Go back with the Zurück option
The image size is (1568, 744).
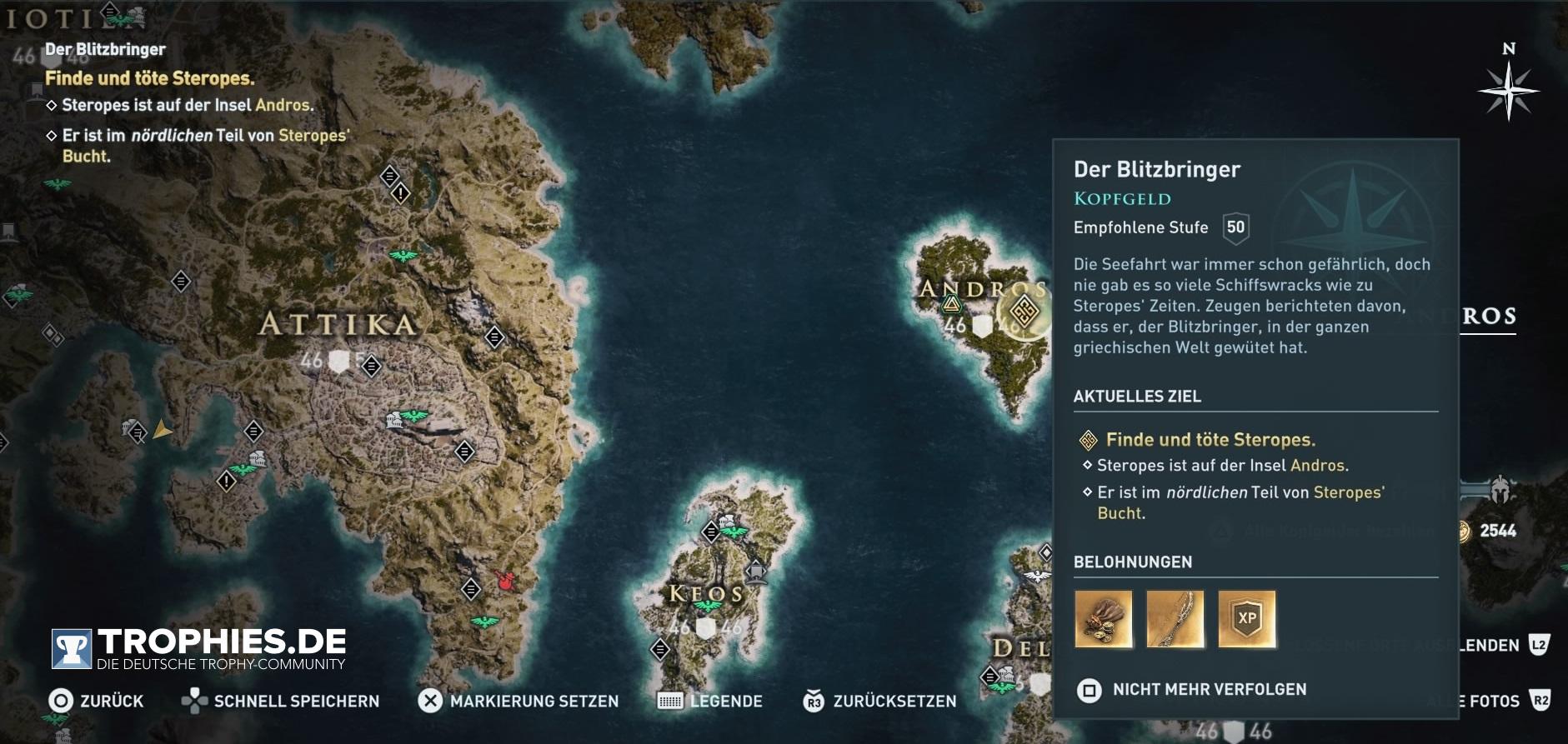click(96, 702)
